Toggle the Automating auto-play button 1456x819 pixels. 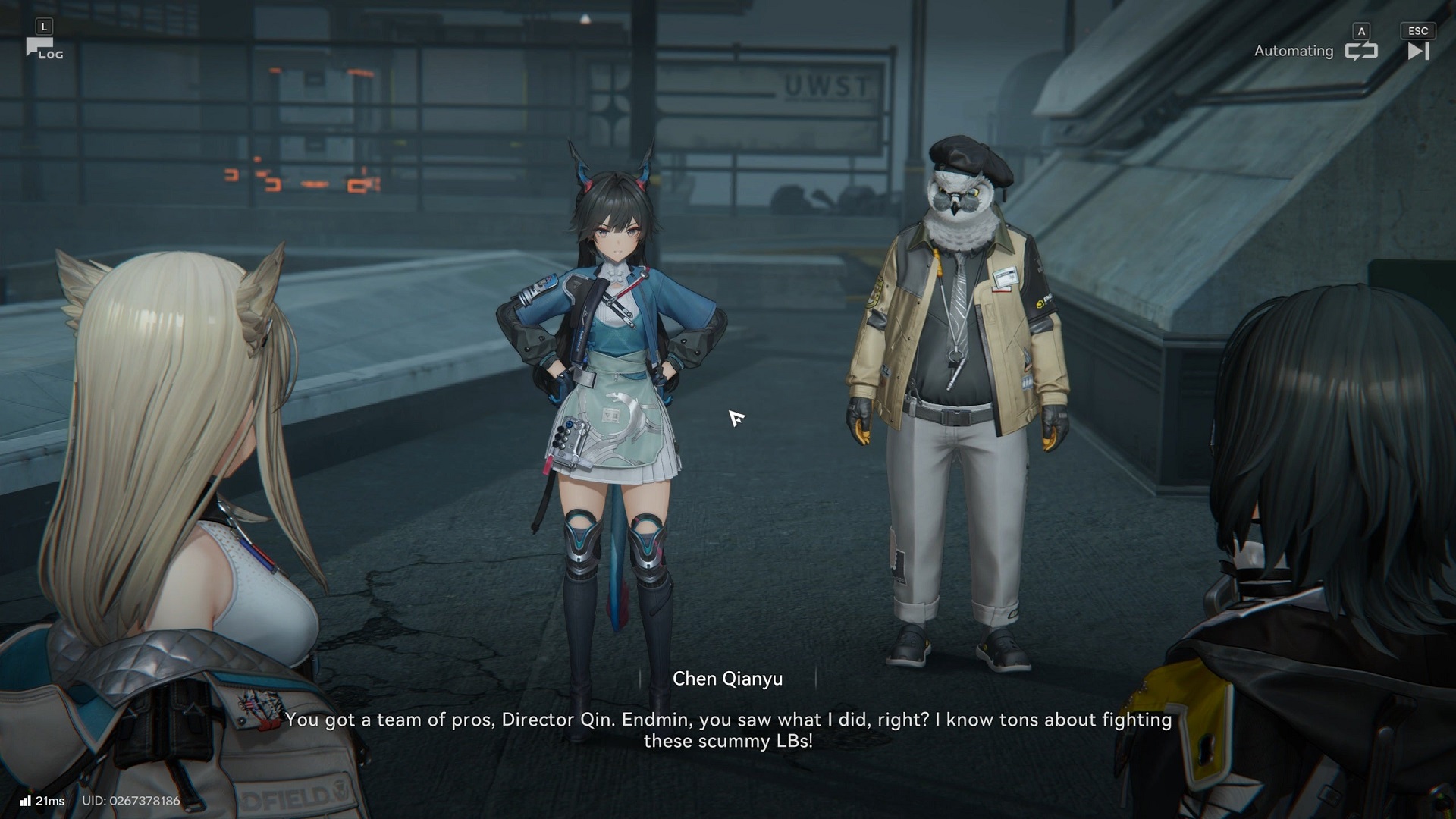click(1360, 51)
